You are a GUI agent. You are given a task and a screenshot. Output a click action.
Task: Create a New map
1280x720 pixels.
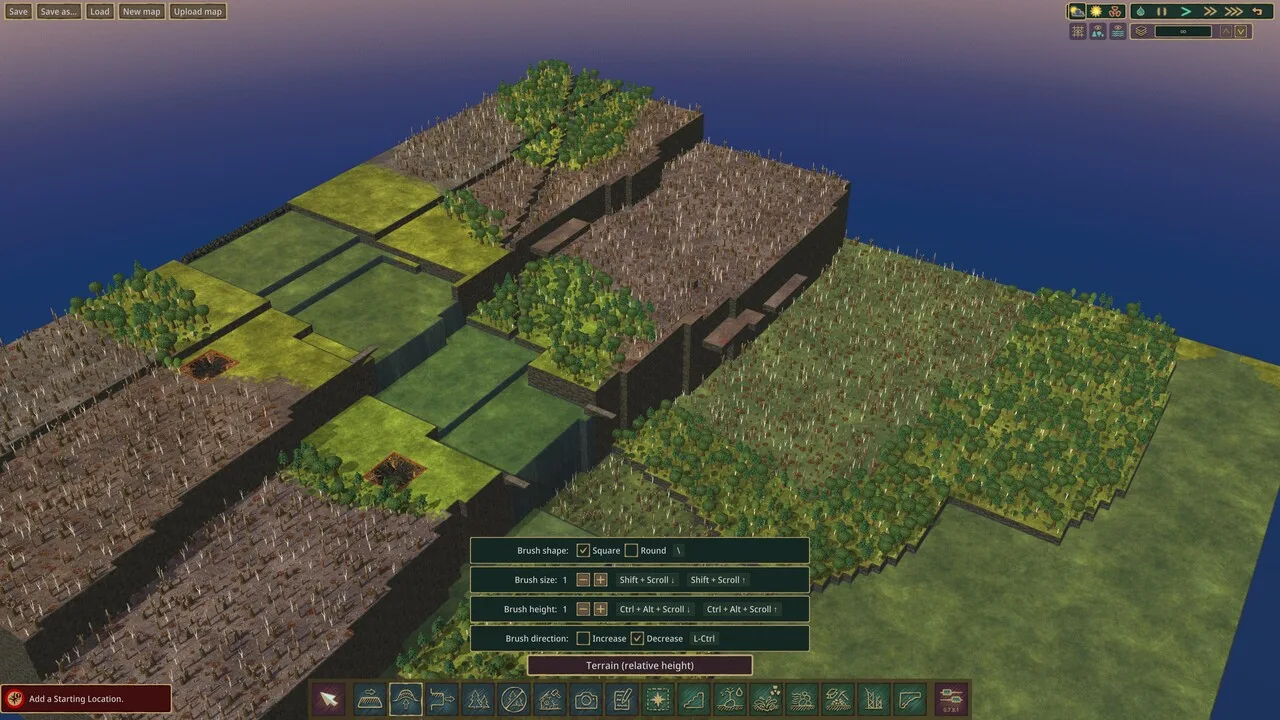(141, 12)
